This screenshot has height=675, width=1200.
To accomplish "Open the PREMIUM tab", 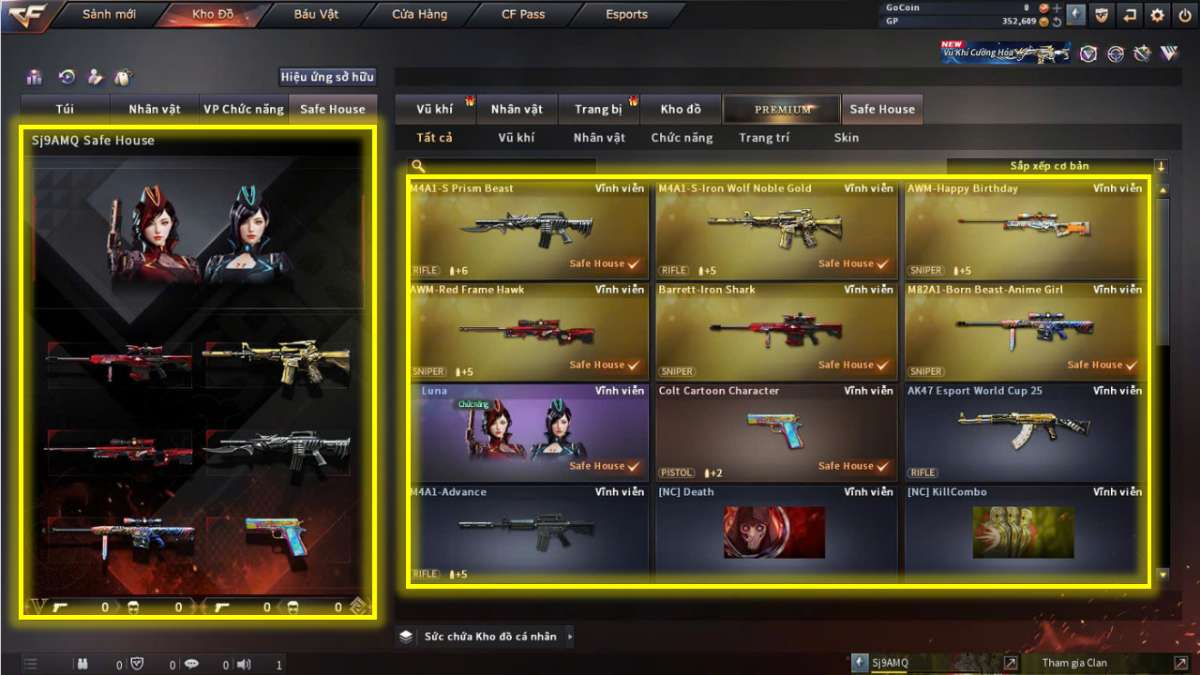I will point(783,109).
